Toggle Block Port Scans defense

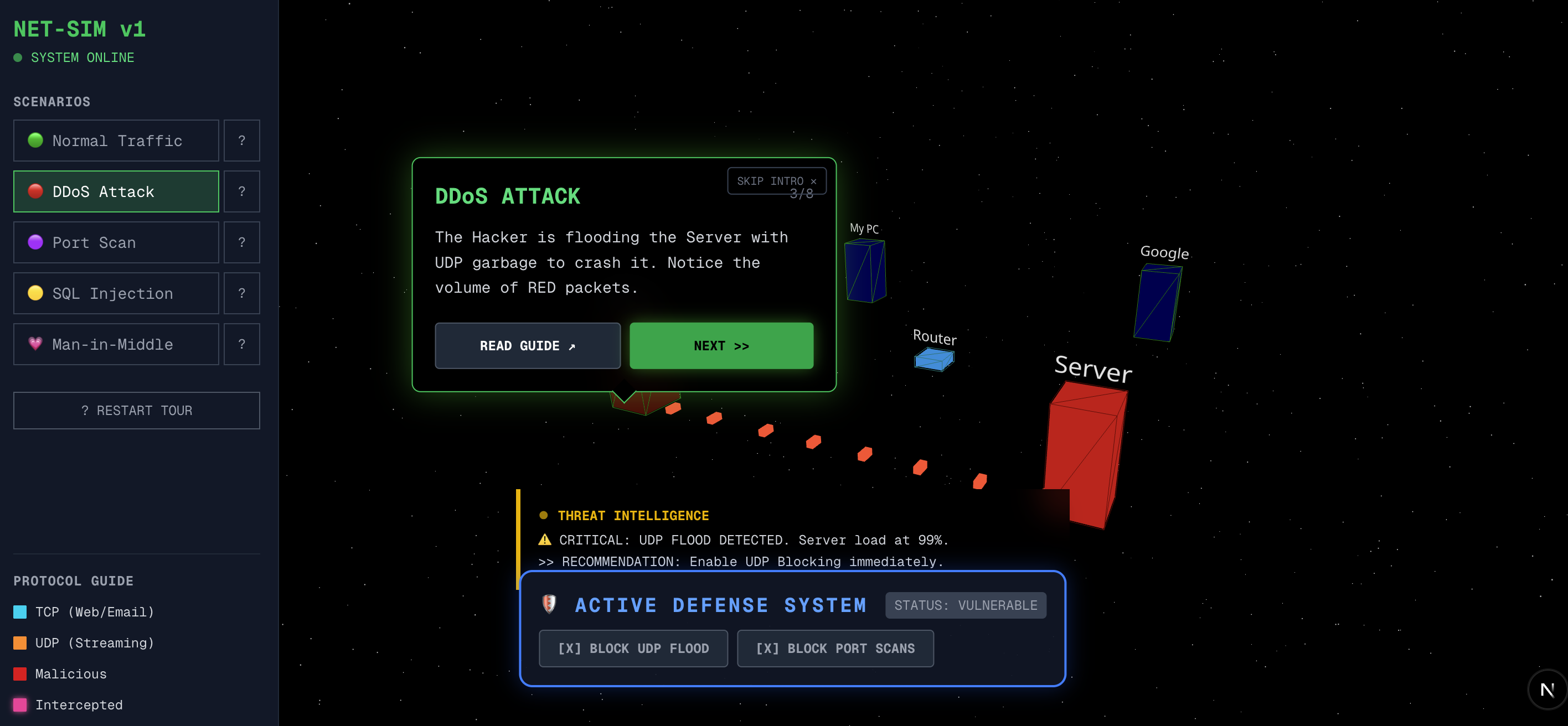click(835, 649)
